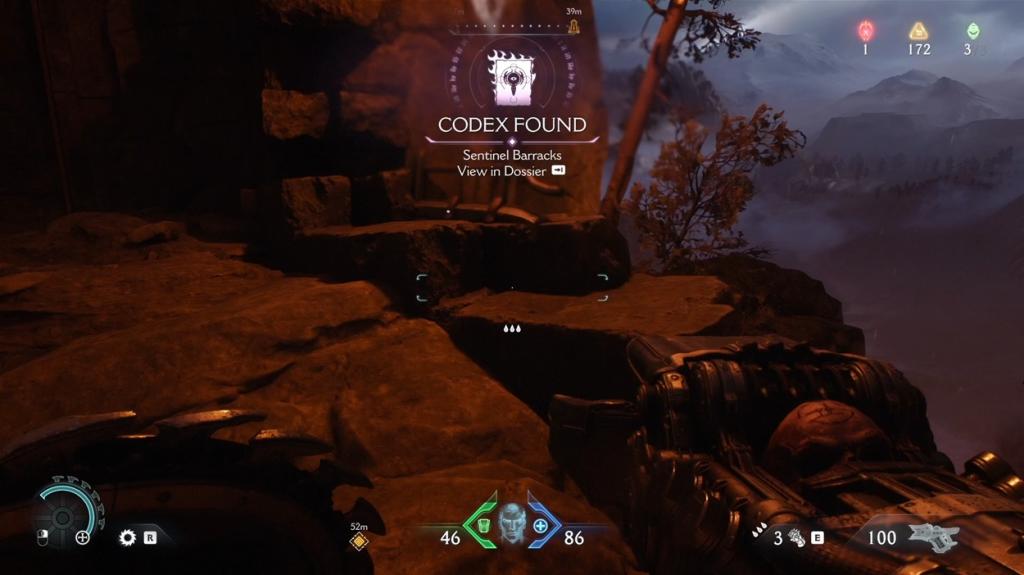This screenshot has height=575, width=1024.
Task: Select the gauntlet melee icon
Action: tap(797, 537)
